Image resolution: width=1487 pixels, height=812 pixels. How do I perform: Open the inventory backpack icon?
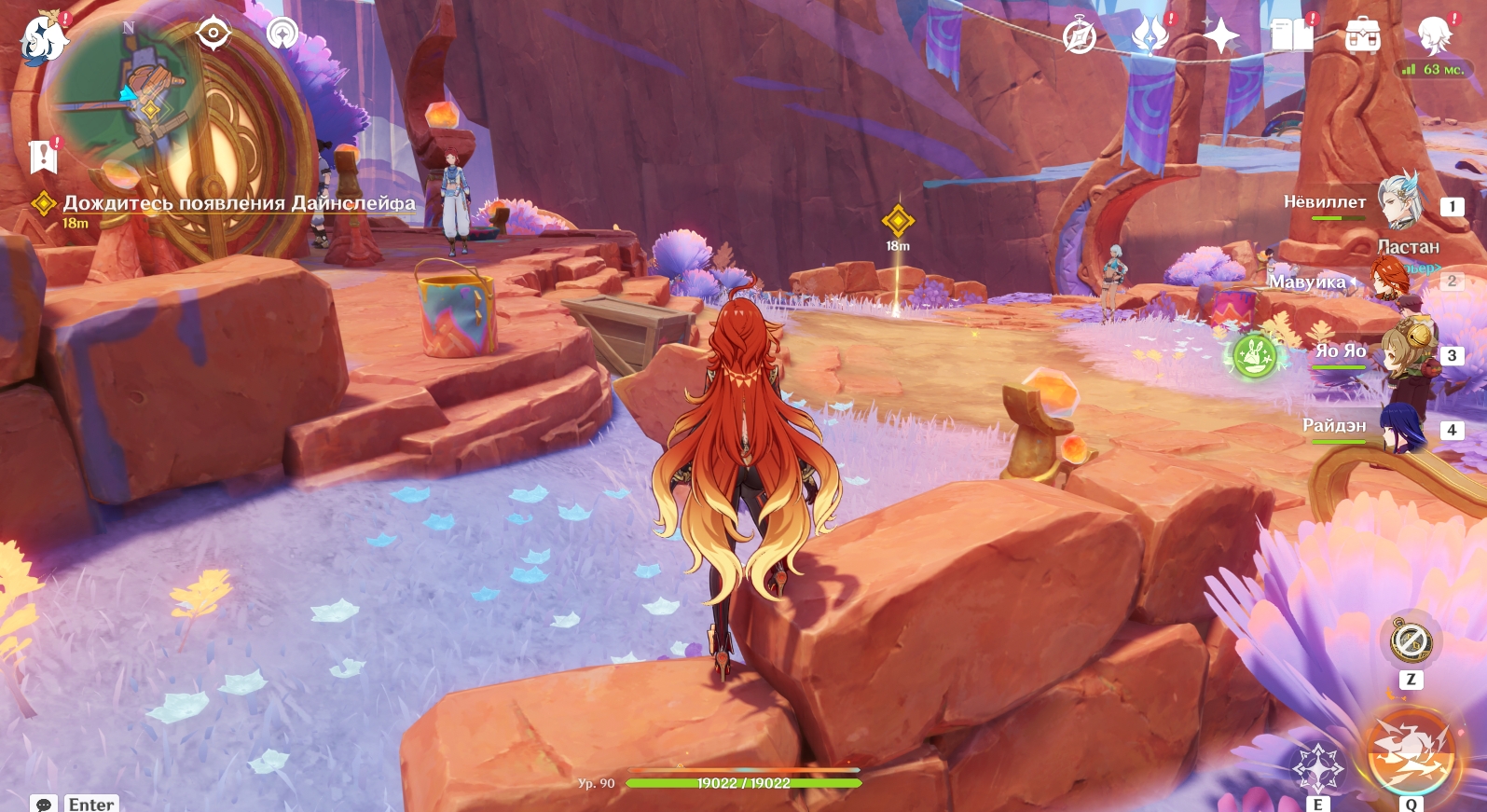coord(1362,36)
